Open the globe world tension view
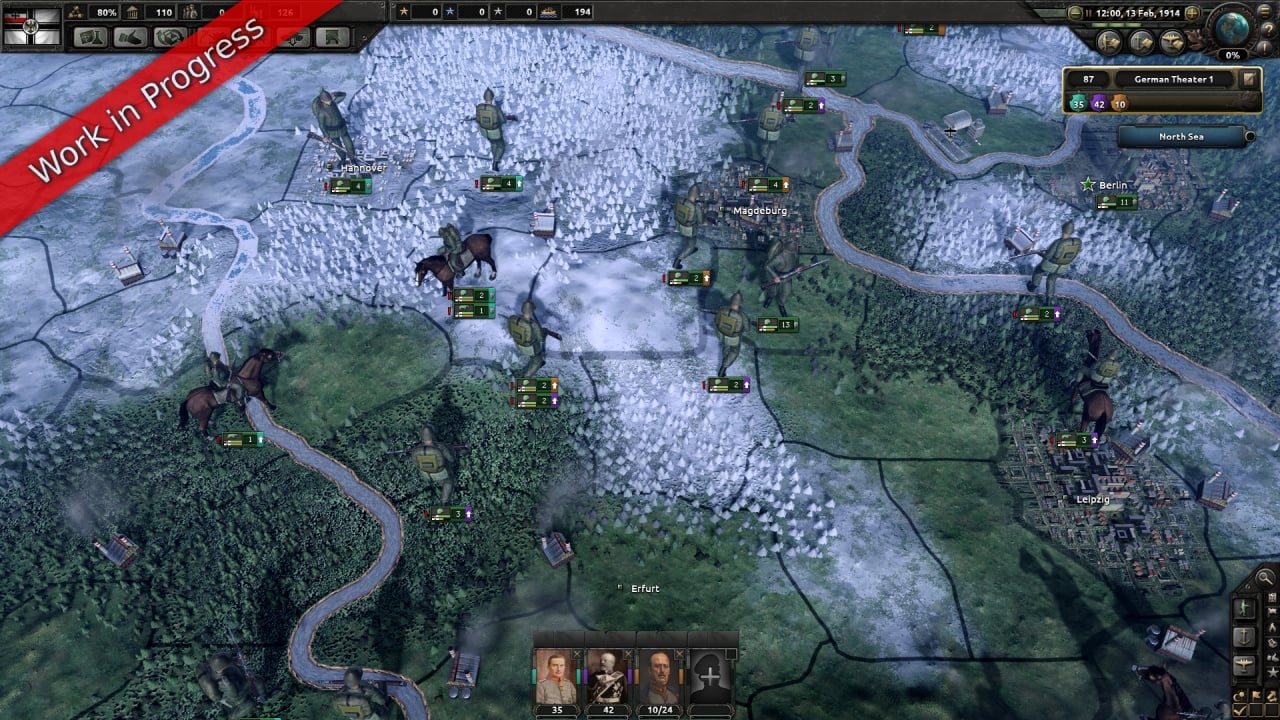The width and height of the screenshot is (1280, 720). (x=1234, y=27)
